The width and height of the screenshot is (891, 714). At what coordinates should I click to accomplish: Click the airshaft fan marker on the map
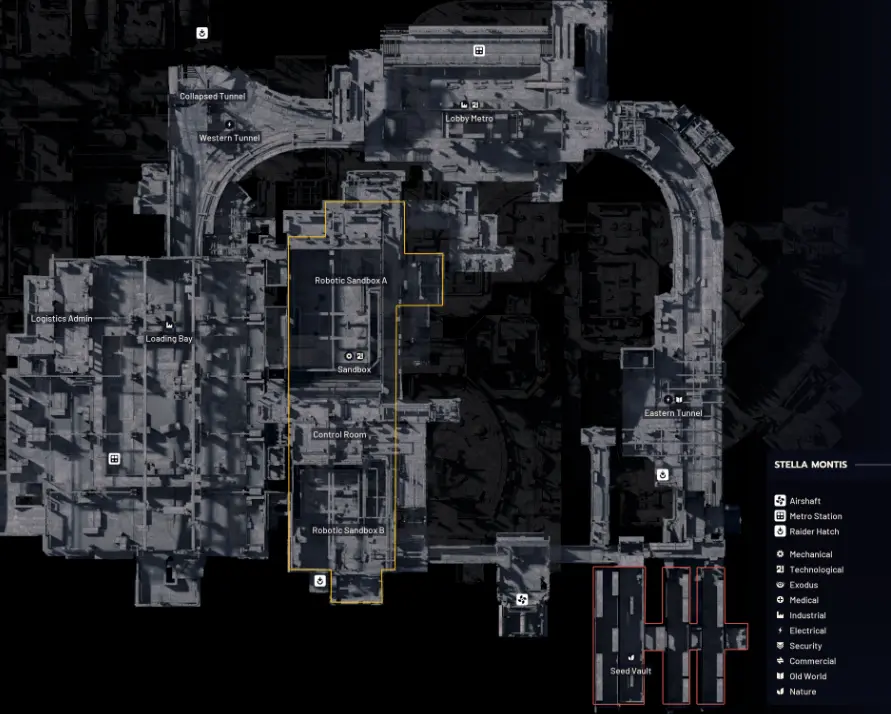pyautogui.click(x=521, y=599)
